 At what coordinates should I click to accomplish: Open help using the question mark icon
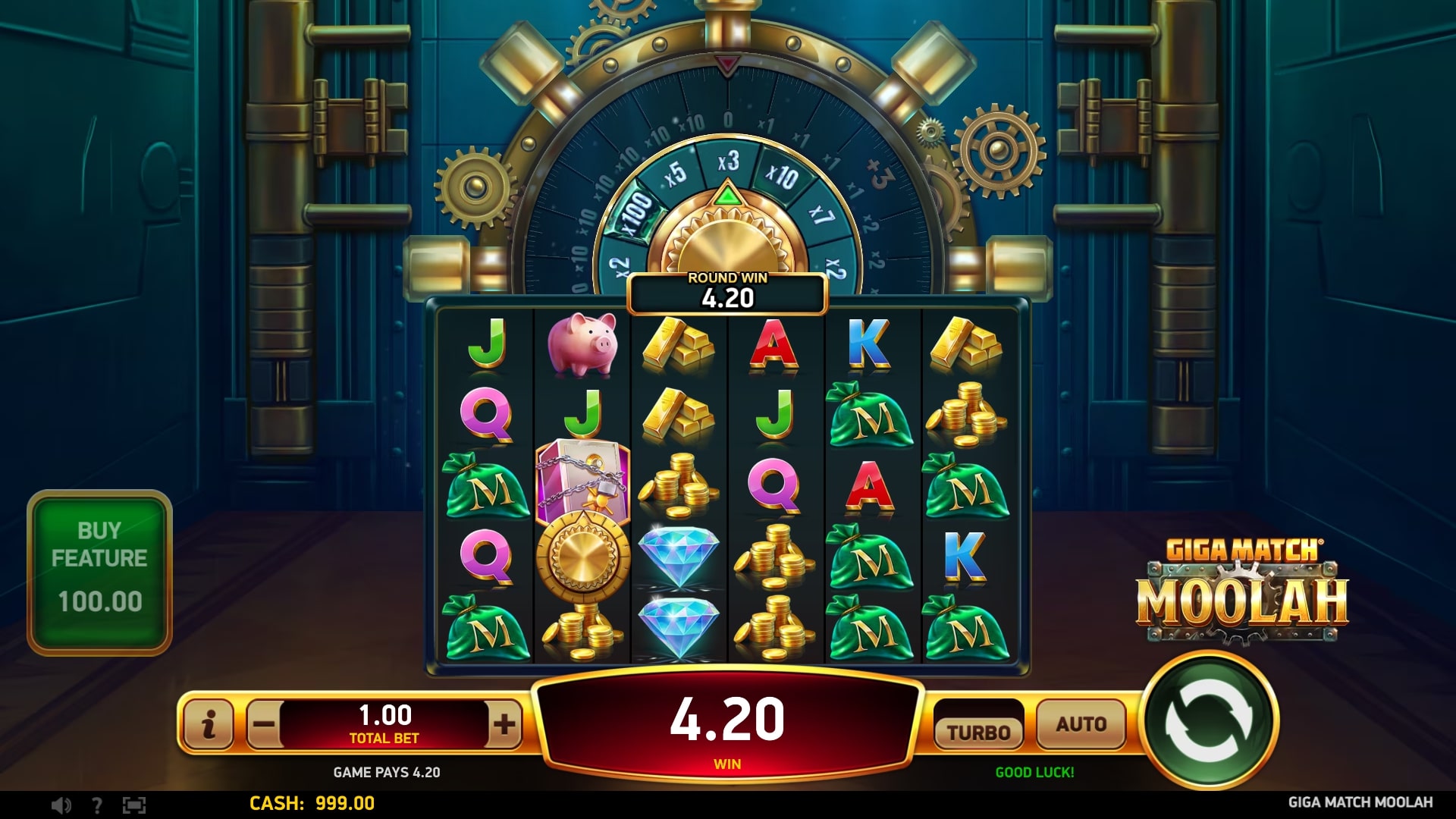96,806
